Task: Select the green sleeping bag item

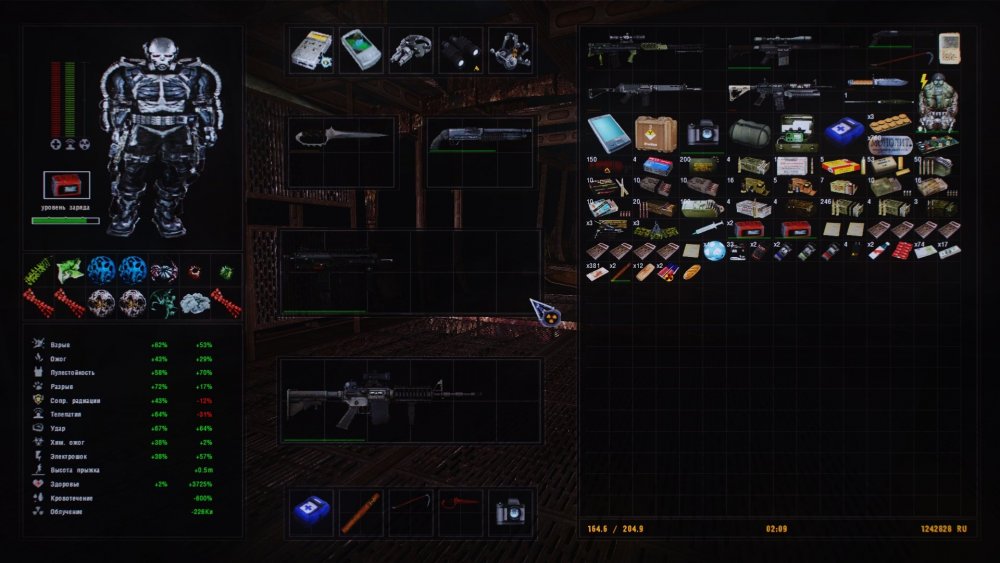Action: 749,133
